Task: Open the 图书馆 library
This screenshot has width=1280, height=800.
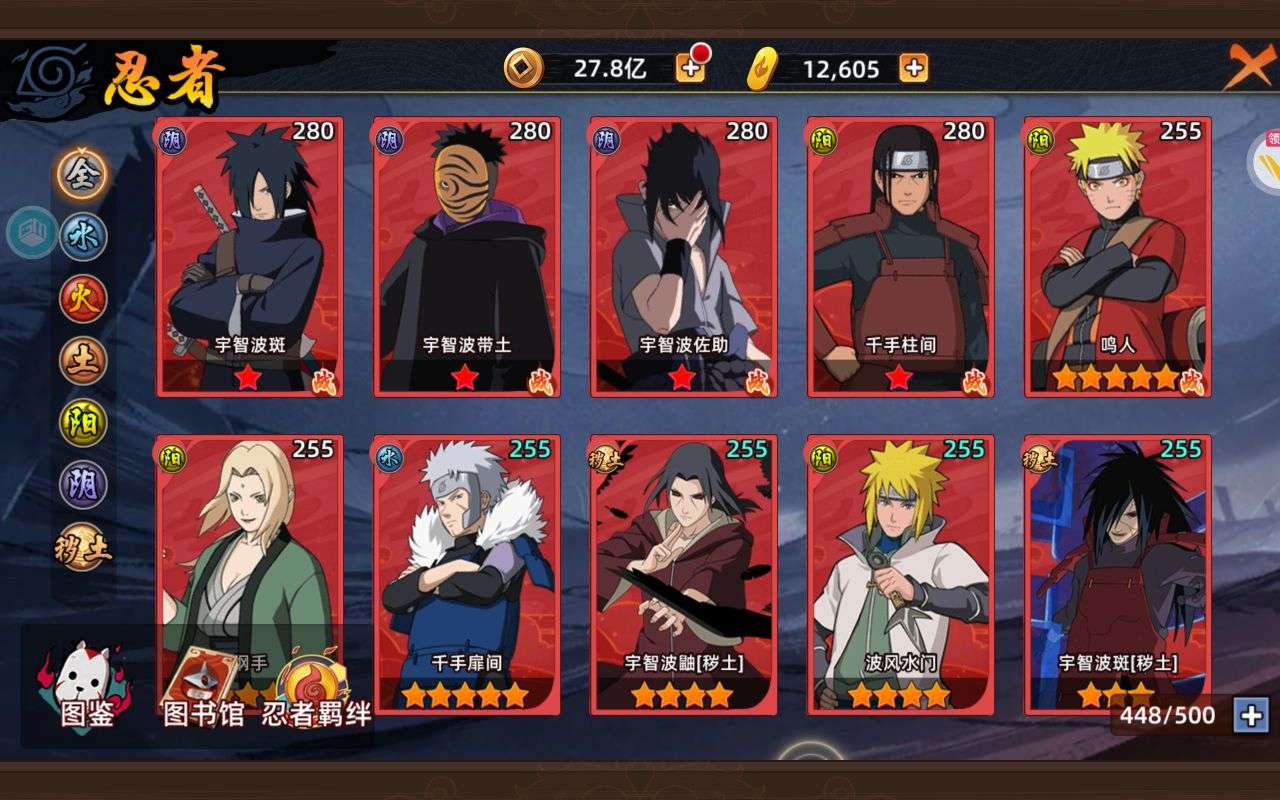Action: tap(203, 692)
